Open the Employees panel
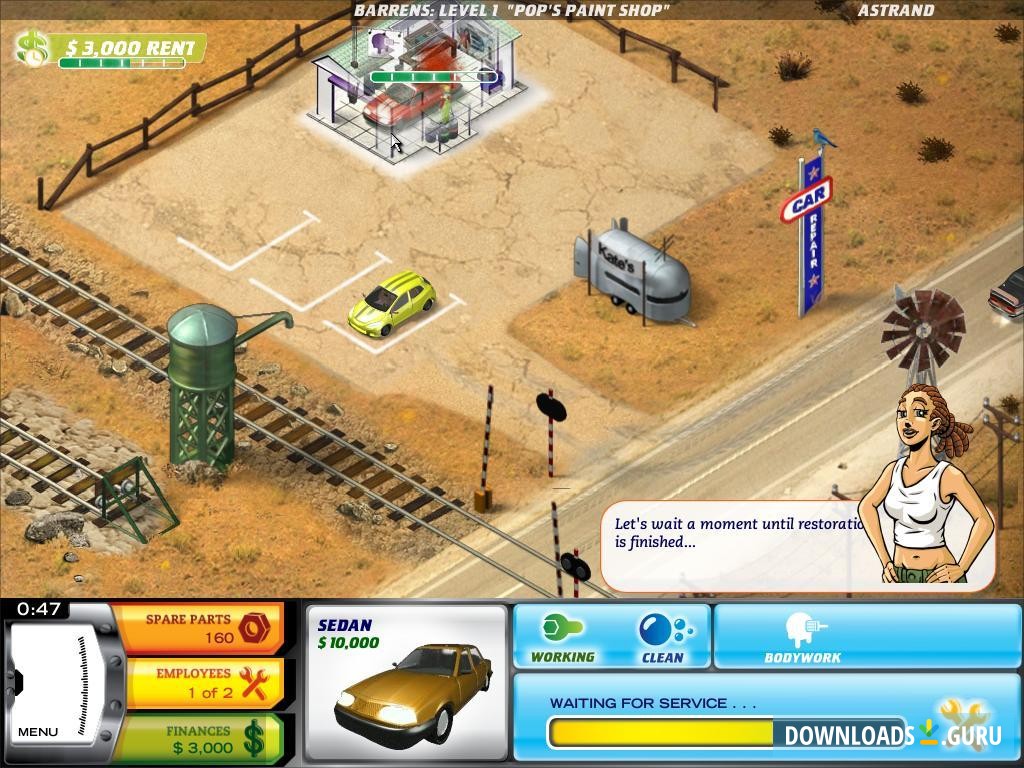The width and height of the screenshot is (1024, 768). pos(198,683)
